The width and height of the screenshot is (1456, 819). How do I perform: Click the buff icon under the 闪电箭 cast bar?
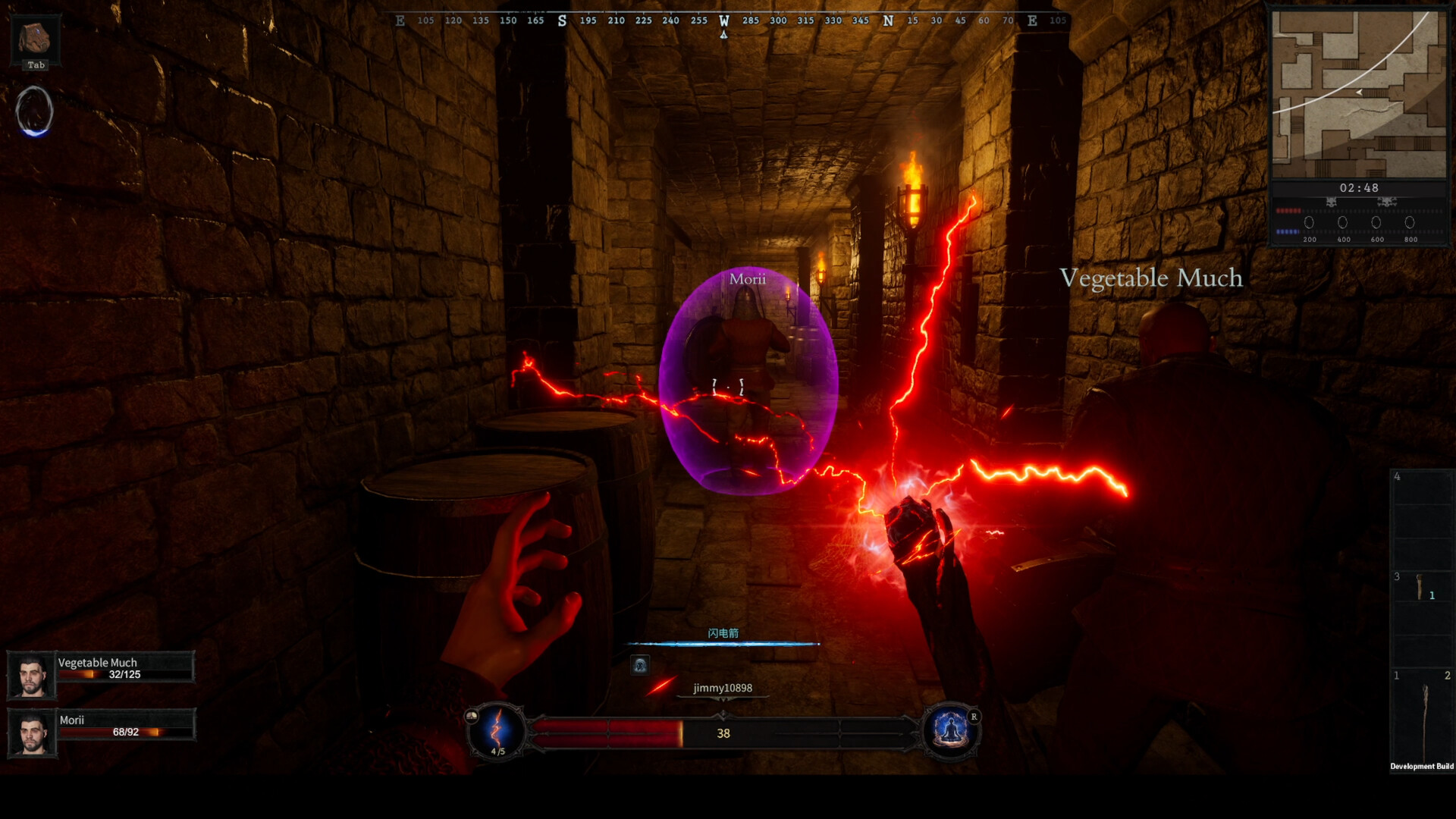[639, 665]
